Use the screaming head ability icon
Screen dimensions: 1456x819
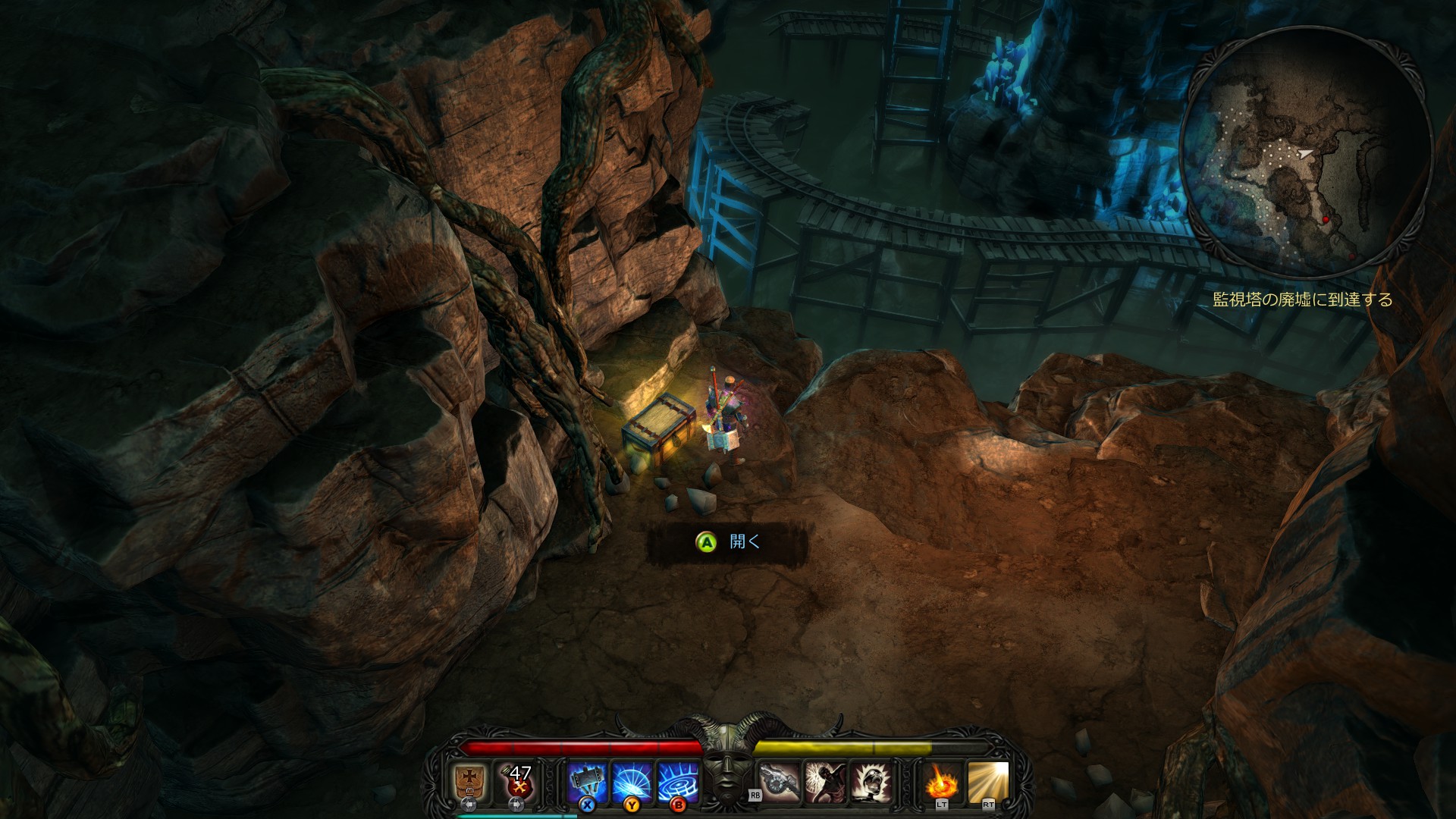tap(871, 782)
